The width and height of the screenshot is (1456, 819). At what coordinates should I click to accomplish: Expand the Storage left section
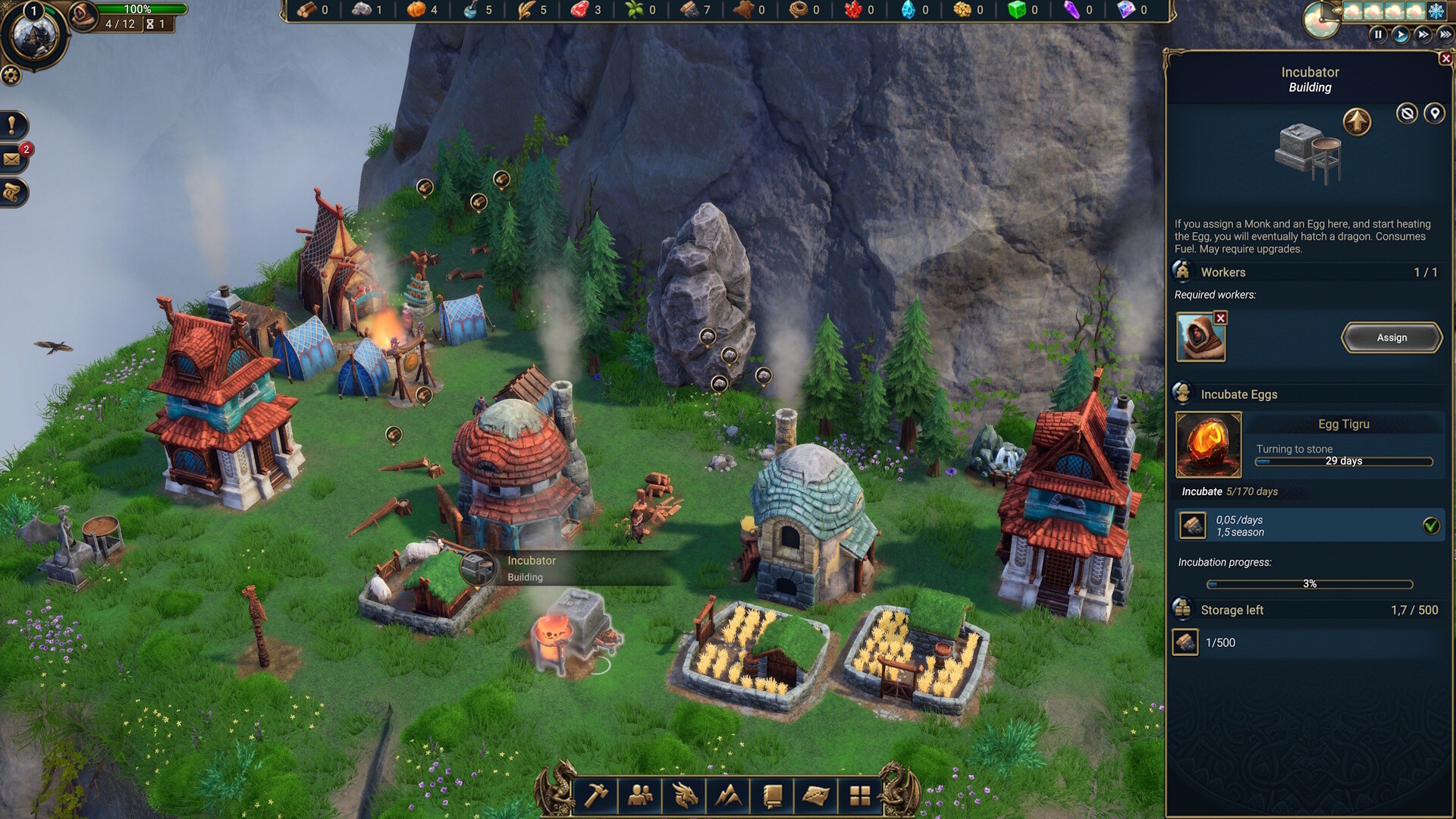pyautogui.click(x=1232, y=610)
